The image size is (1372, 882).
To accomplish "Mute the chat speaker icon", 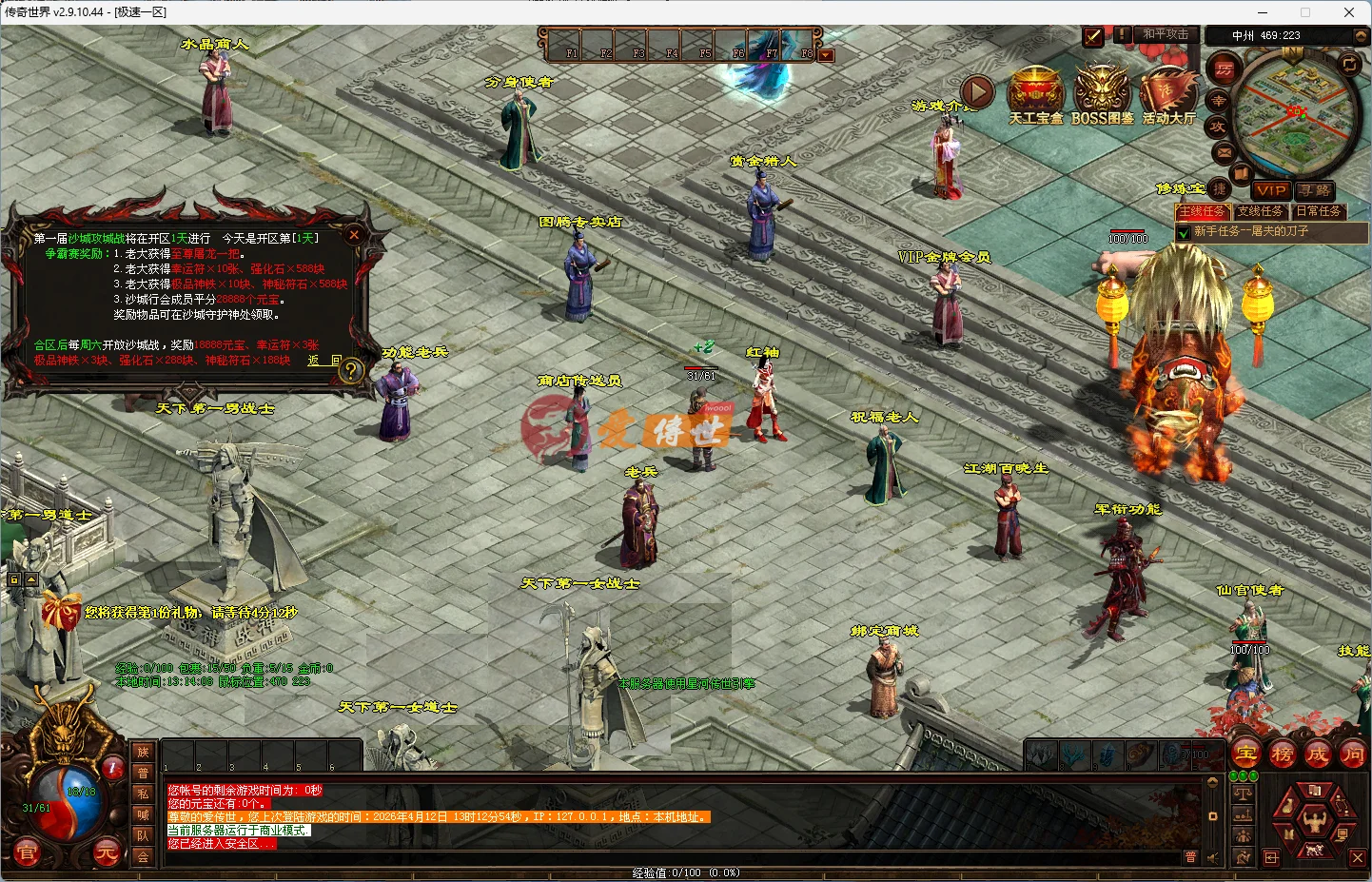I will 1212,857.
